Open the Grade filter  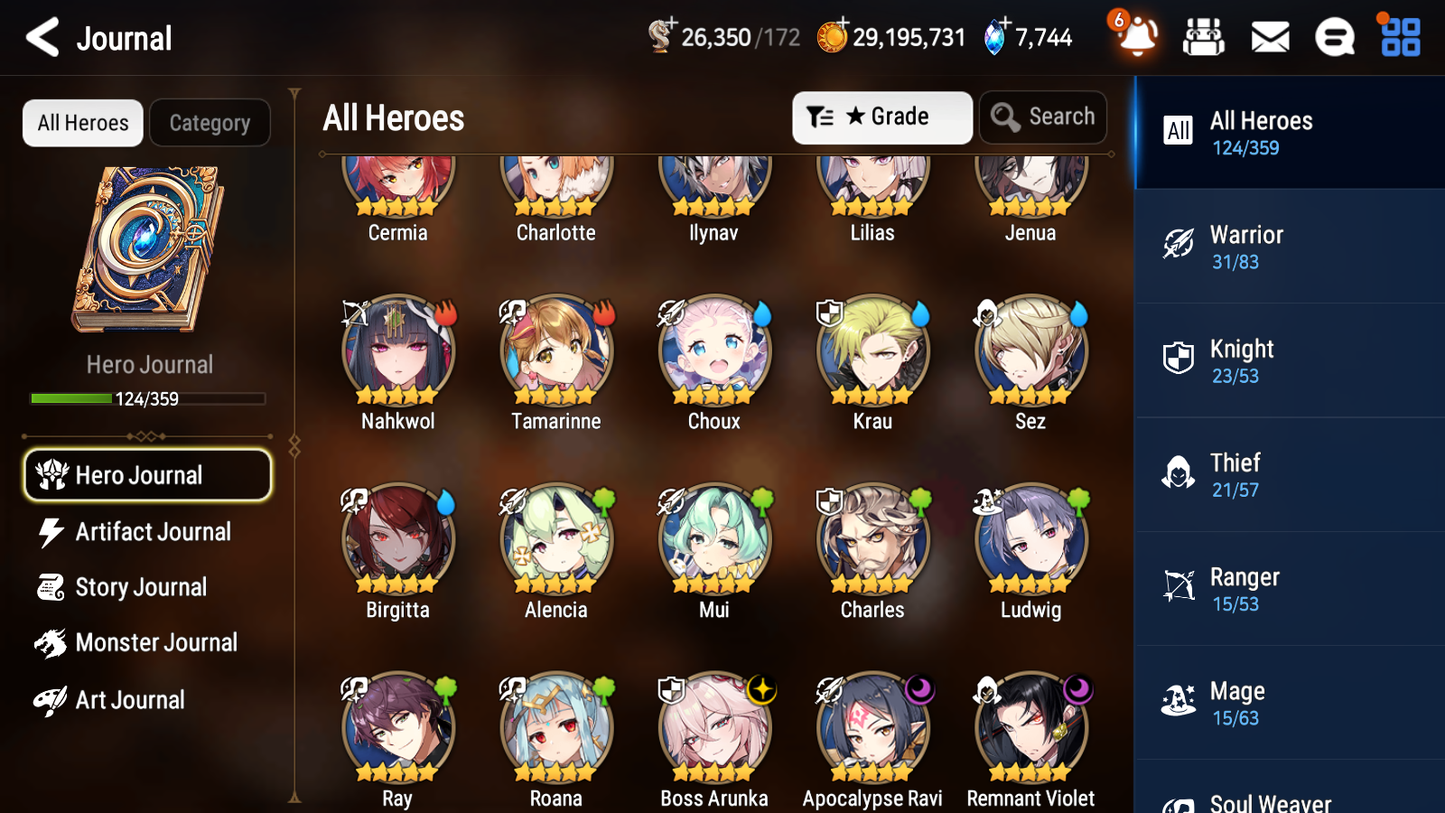click(x=882, y=117)
